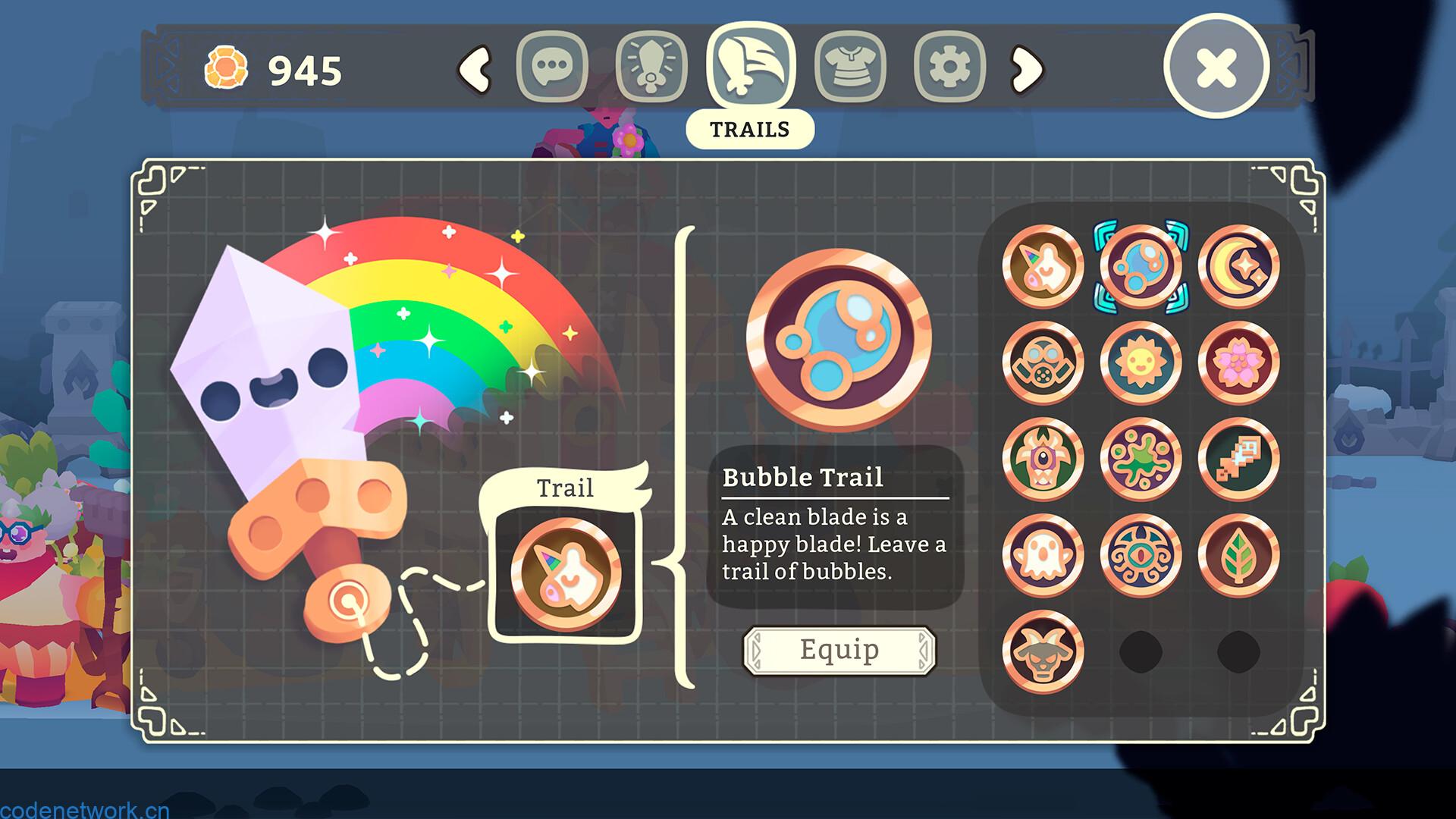Image resolution: width=1456 pixels, height=819 pixels.
Task: Open the gear settings tab
Action: [949, 67]
